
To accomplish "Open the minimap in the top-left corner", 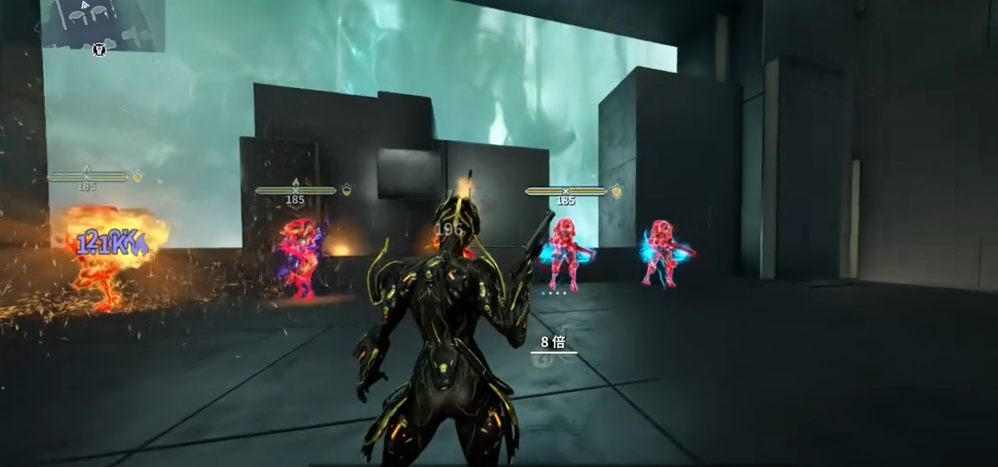I will click(101, 22).
